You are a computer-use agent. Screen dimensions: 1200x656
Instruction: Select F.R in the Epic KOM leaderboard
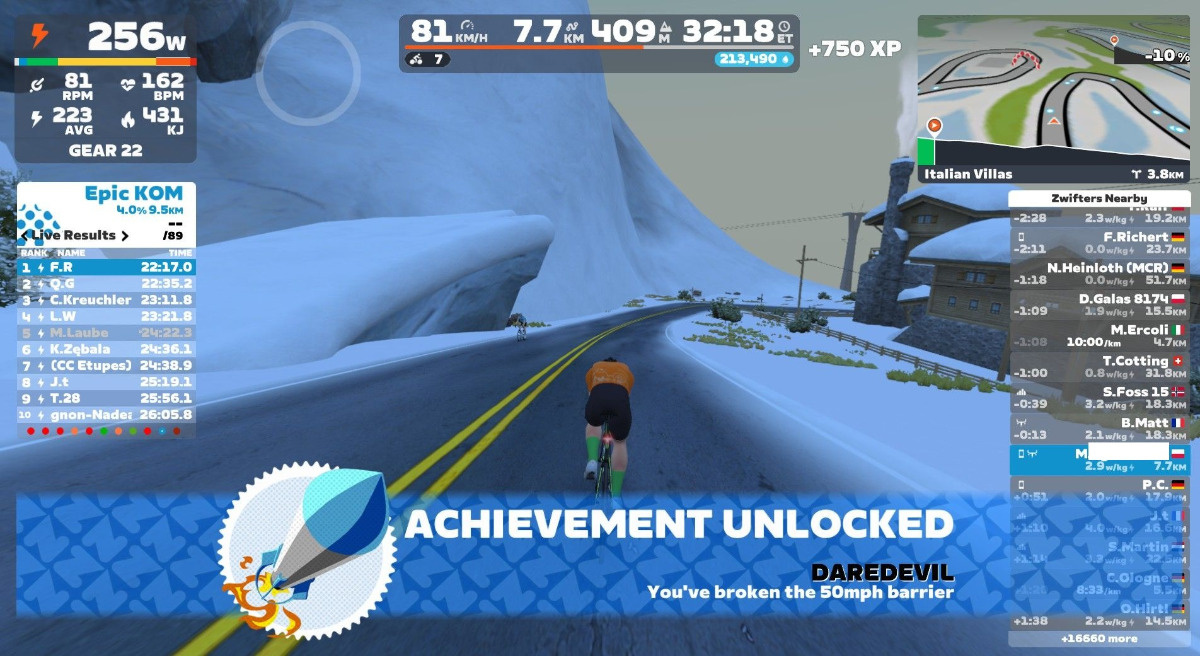pos(106,267)
